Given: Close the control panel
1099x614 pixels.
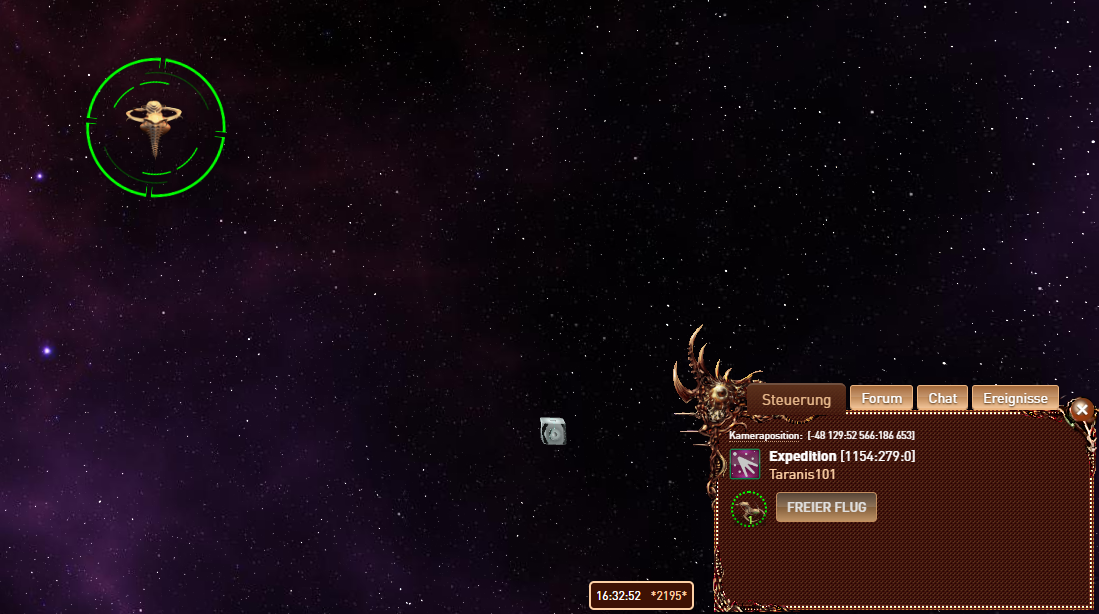Looking at the screenshot, I should 1081,409.
